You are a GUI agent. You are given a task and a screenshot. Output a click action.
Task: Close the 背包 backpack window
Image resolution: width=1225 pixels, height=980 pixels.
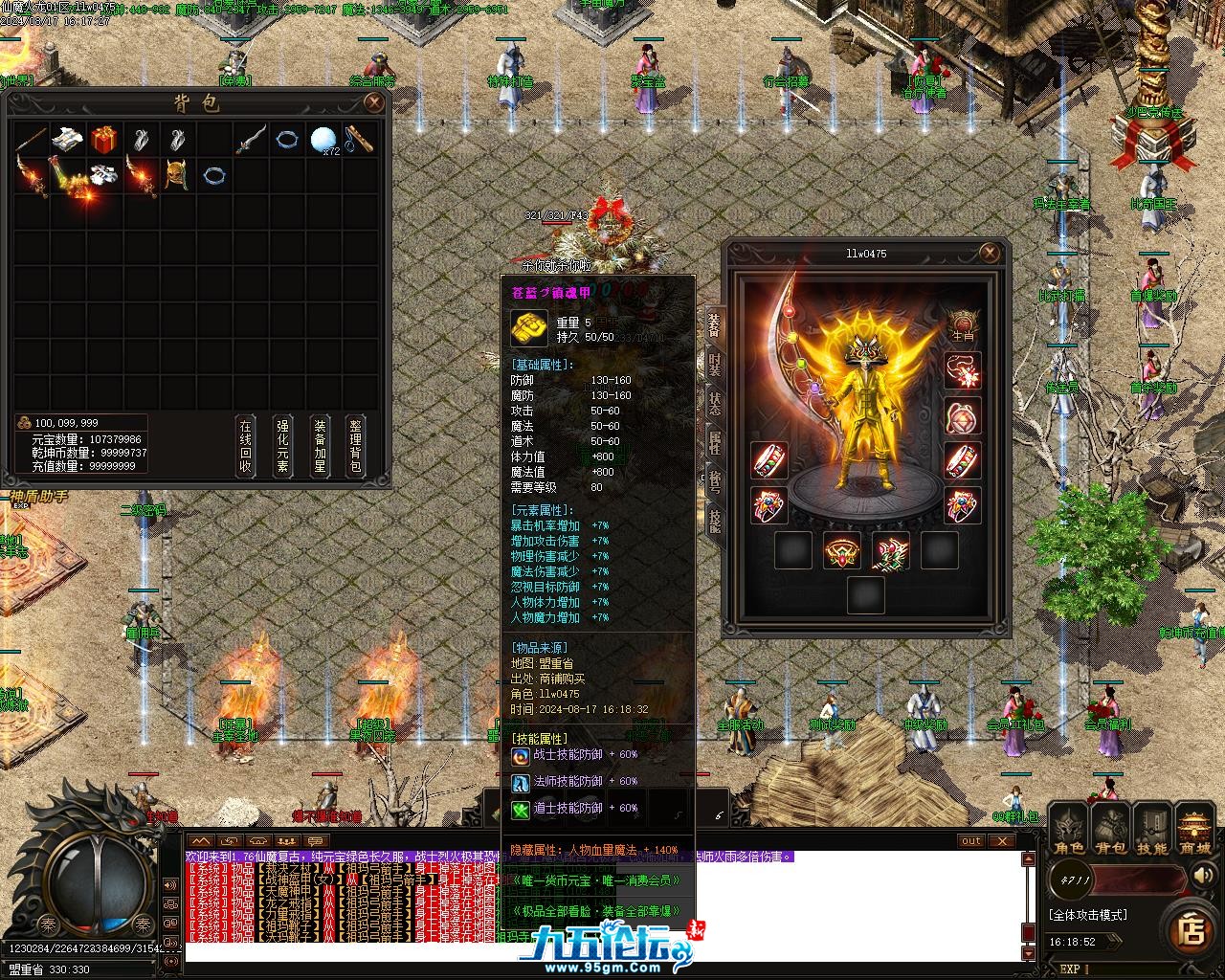pos(374,103)
